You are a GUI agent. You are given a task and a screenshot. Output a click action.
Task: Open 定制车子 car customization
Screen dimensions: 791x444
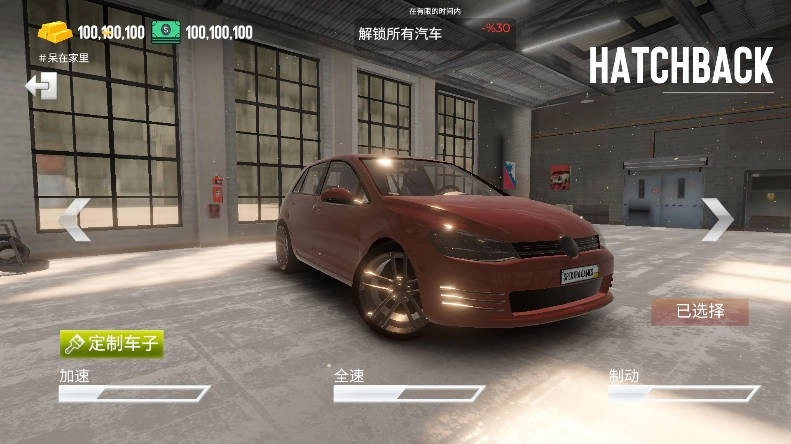(x=111, y=344)
